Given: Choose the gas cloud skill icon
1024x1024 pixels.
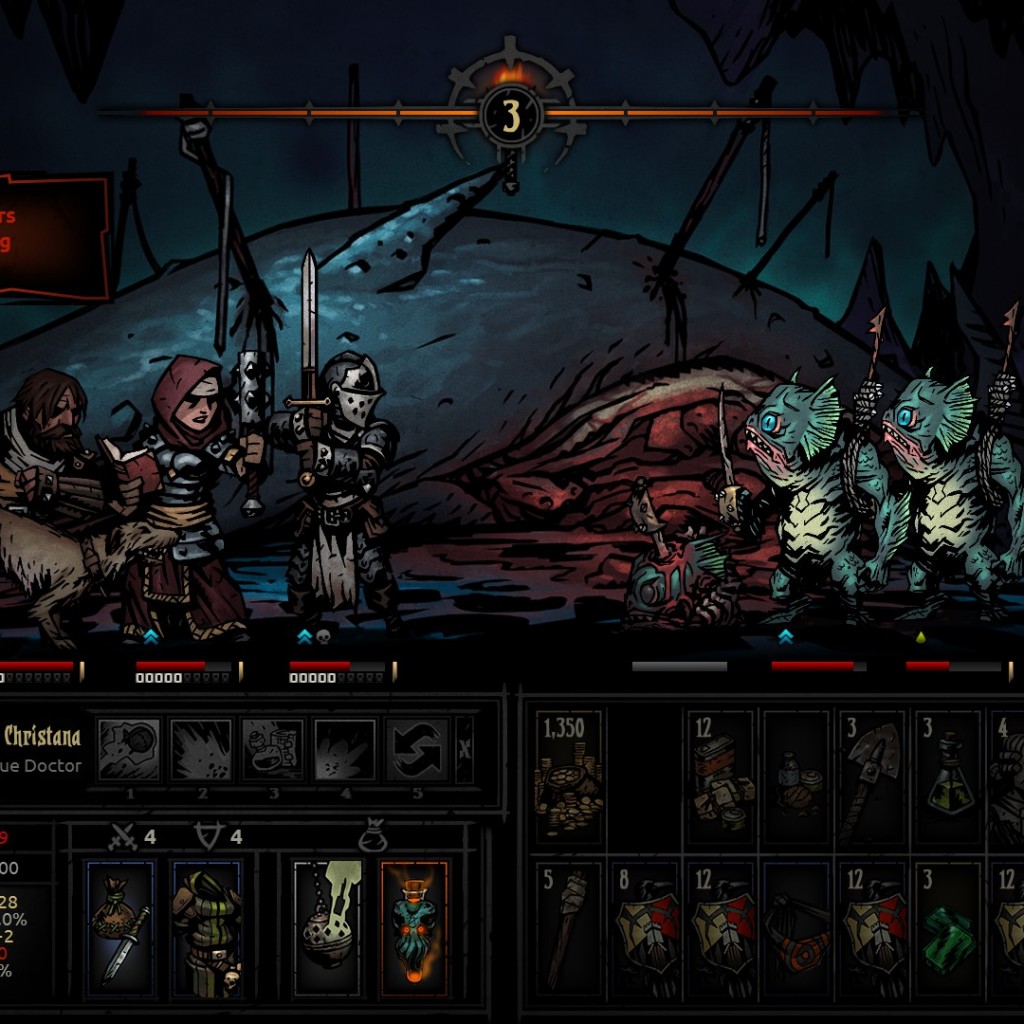Looking at the screenshot, I should [345, 749].
